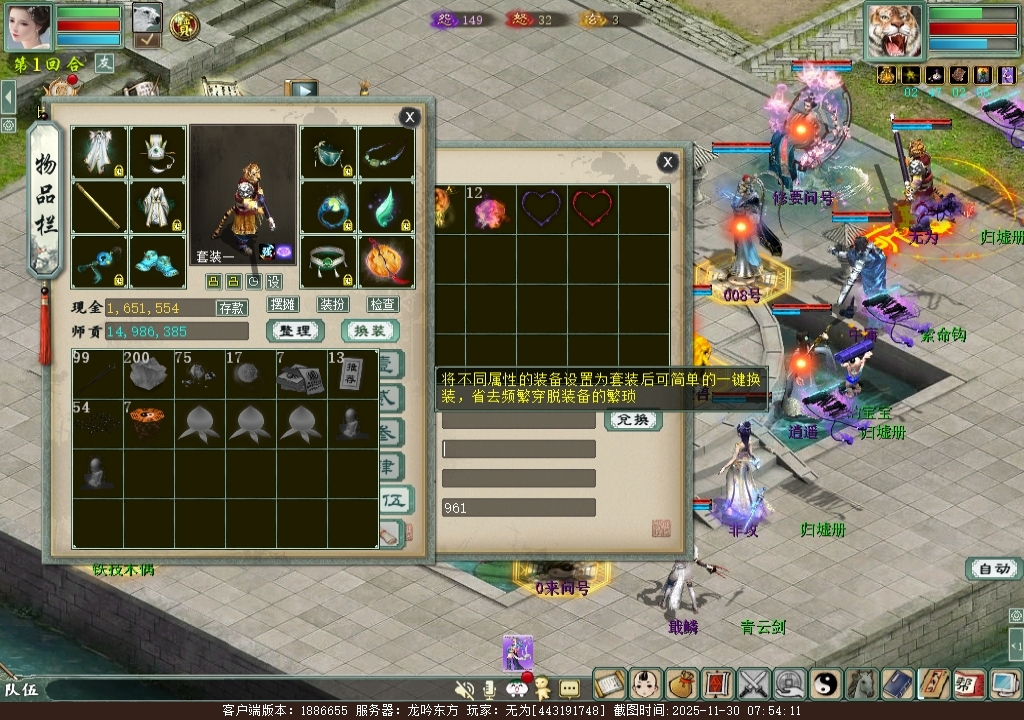This screenshot has height=720, width=1024.
Task: Open the crossed swords combat menu
Action: point(753,684)
